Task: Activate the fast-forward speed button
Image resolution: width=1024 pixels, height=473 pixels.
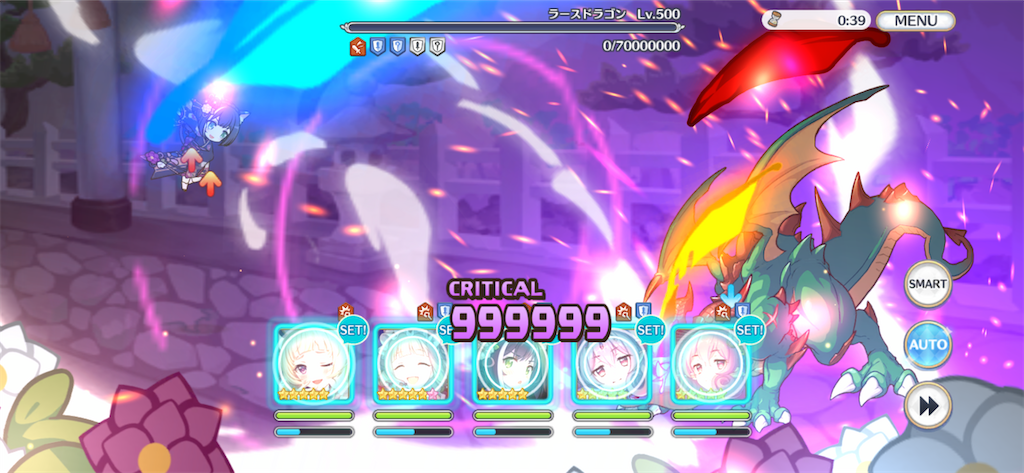Action: pos(927,406)
